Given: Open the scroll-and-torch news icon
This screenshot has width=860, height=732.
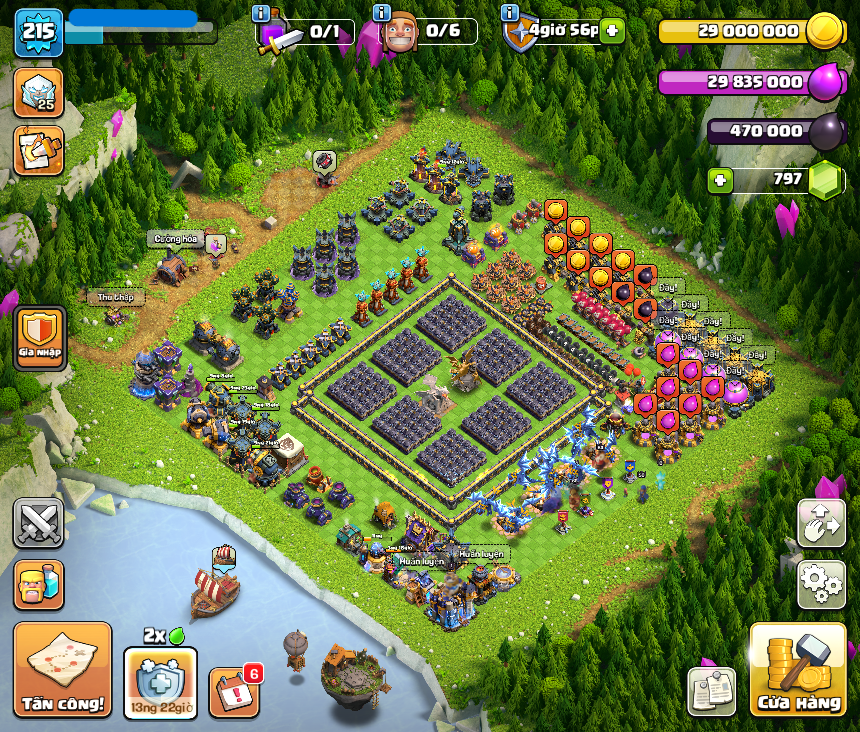Looking at the screenshot, I should coord(38,150).
